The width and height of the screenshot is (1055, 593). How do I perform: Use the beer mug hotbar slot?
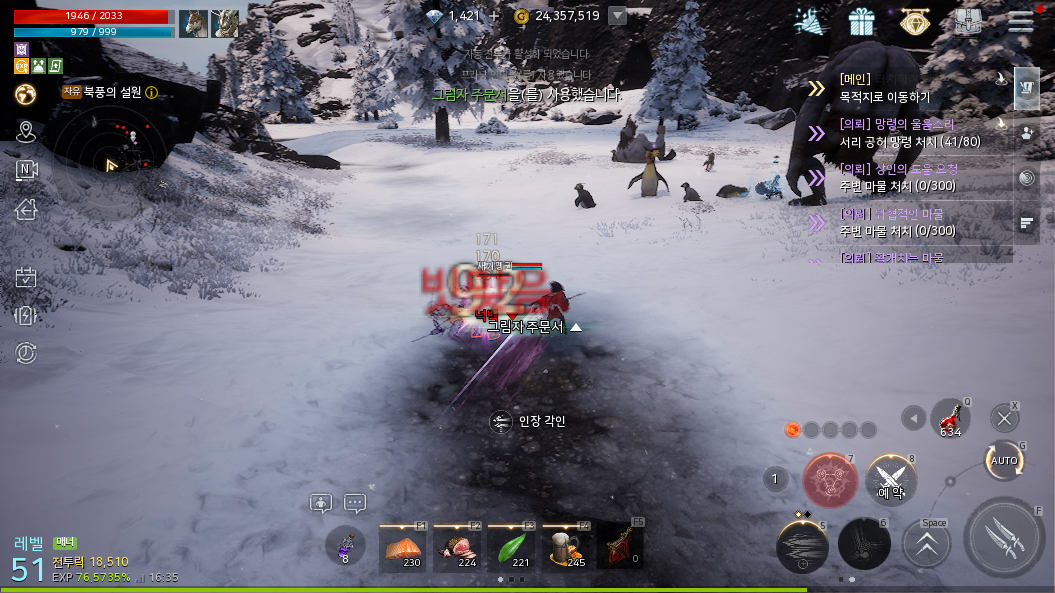coord(567,548)
